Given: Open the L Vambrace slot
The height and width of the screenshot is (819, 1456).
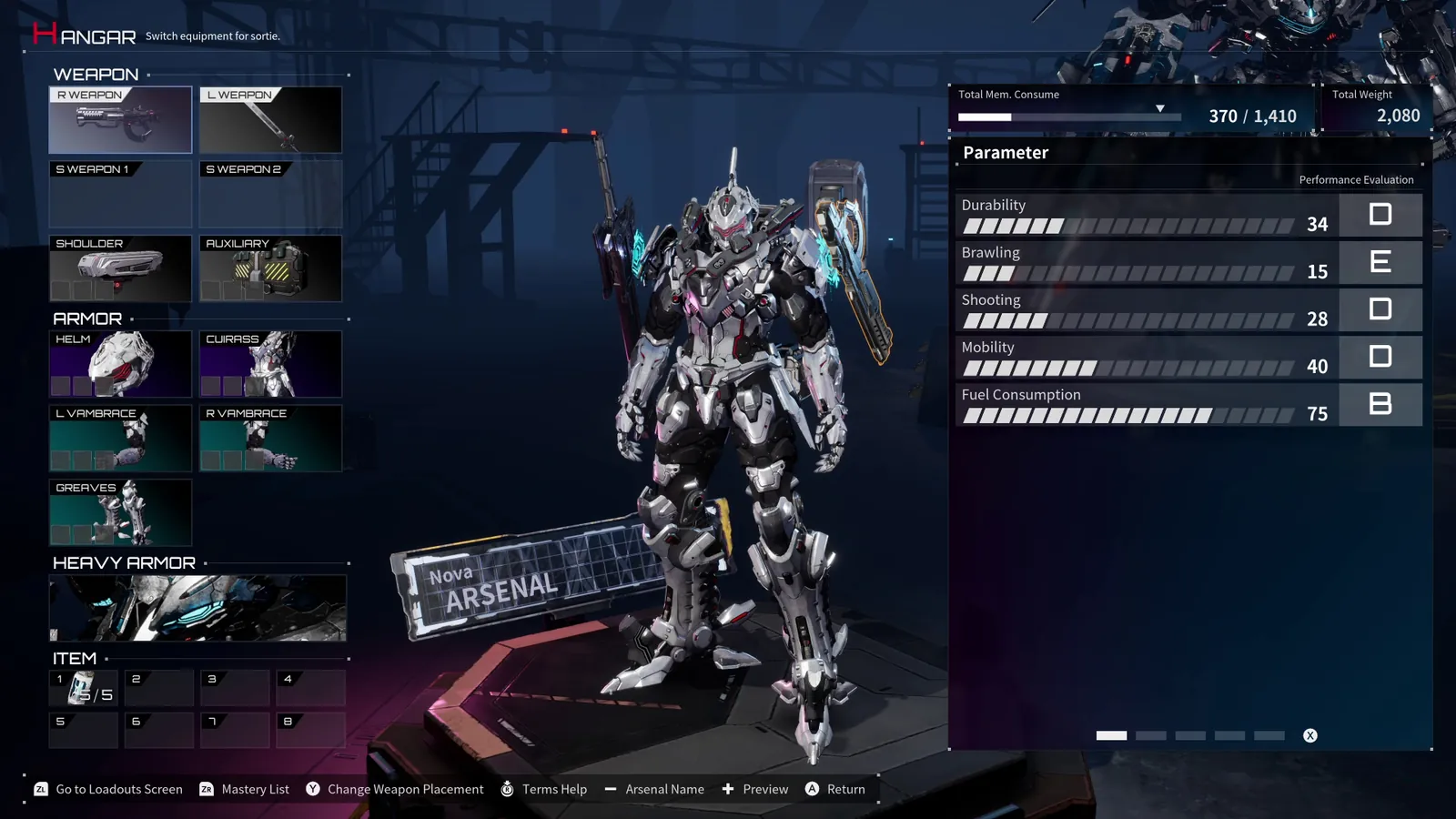Looking at the screenshot, I should click(119, 438).
